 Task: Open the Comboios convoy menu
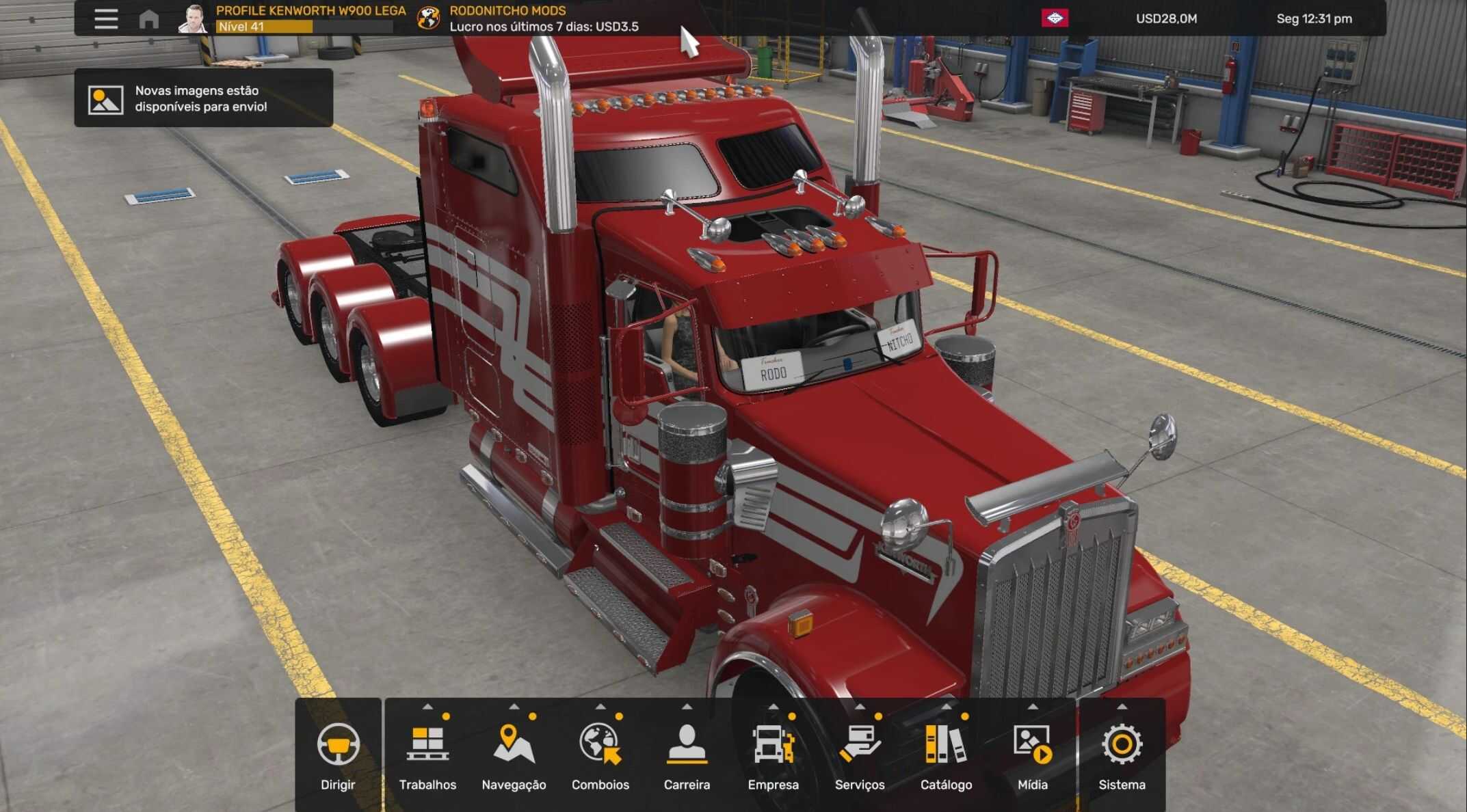tap(600, 754)
